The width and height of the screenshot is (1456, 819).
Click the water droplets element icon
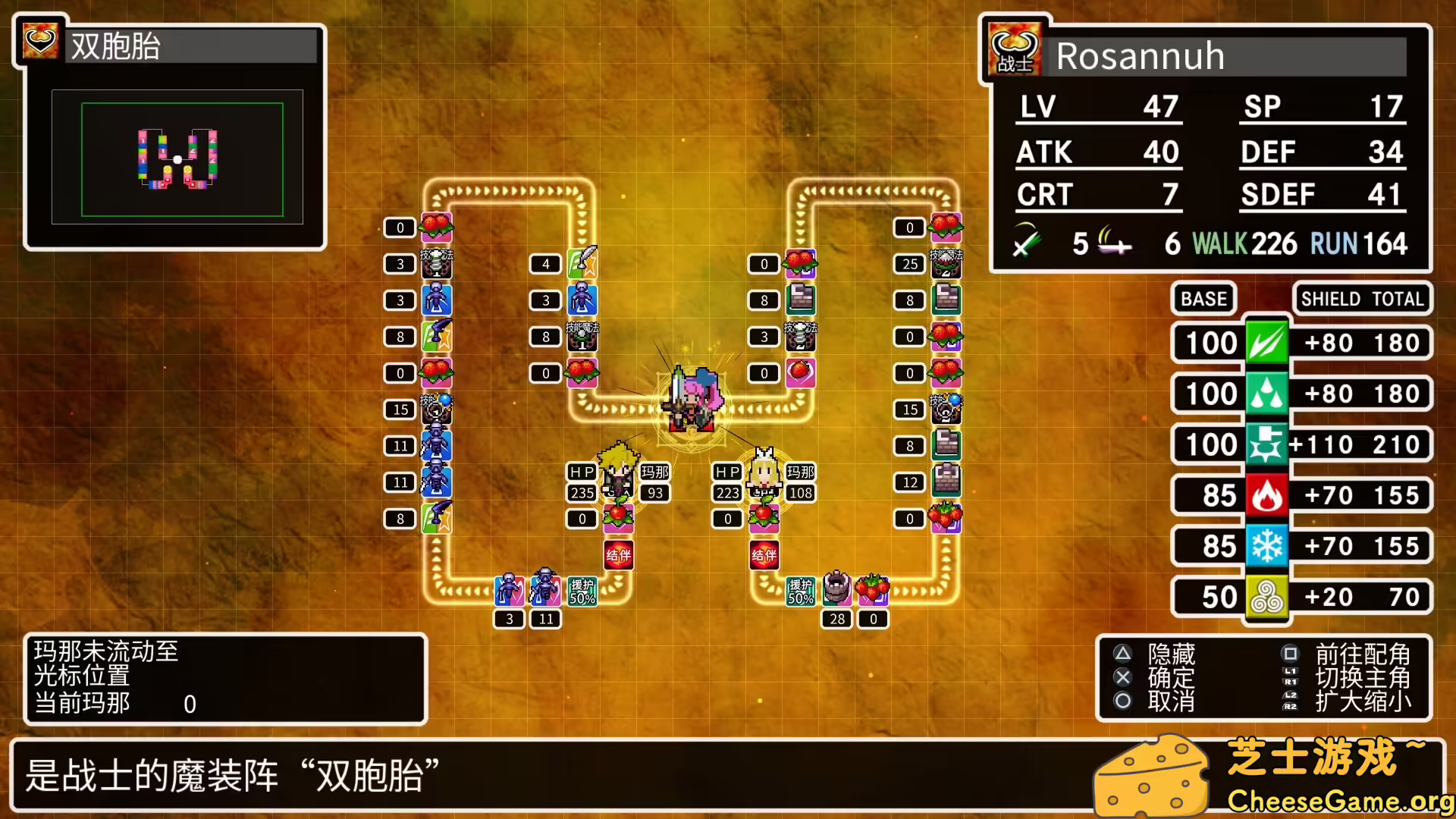click(x=1269, y=394)
